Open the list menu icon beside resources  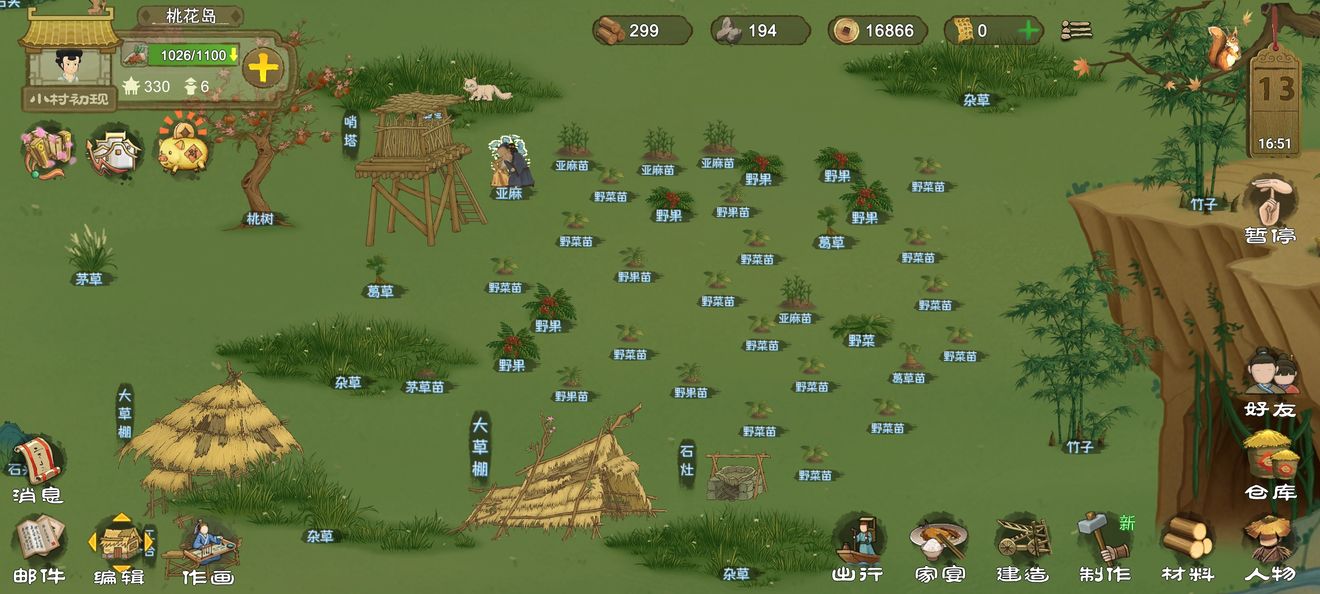pos(1076,30)
